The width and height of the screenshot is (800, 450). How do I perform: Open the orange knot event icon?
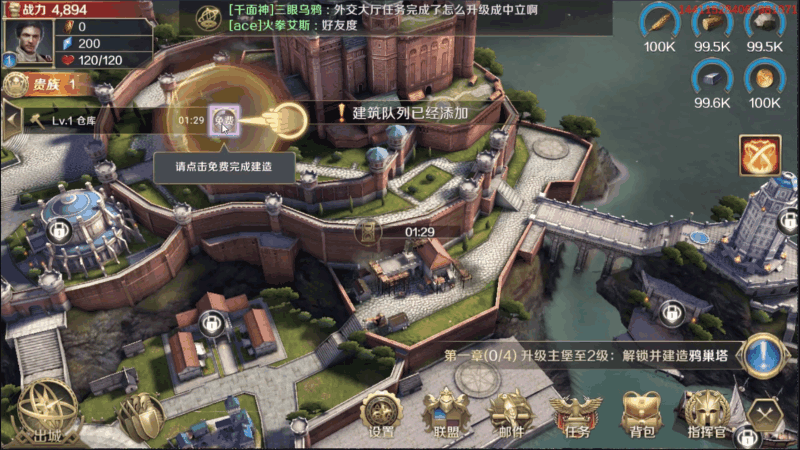pos(760,155)
